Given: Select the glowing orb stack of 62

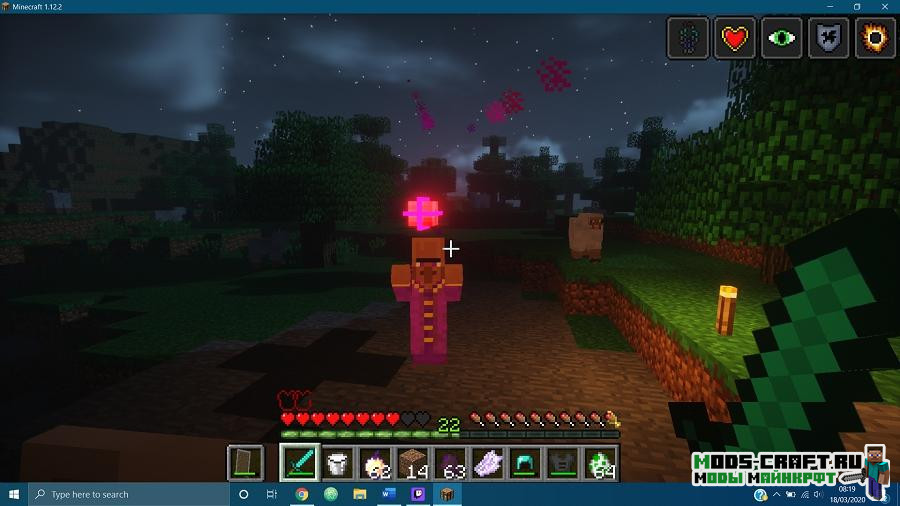Looking at the screenshot, I should 375,463.
